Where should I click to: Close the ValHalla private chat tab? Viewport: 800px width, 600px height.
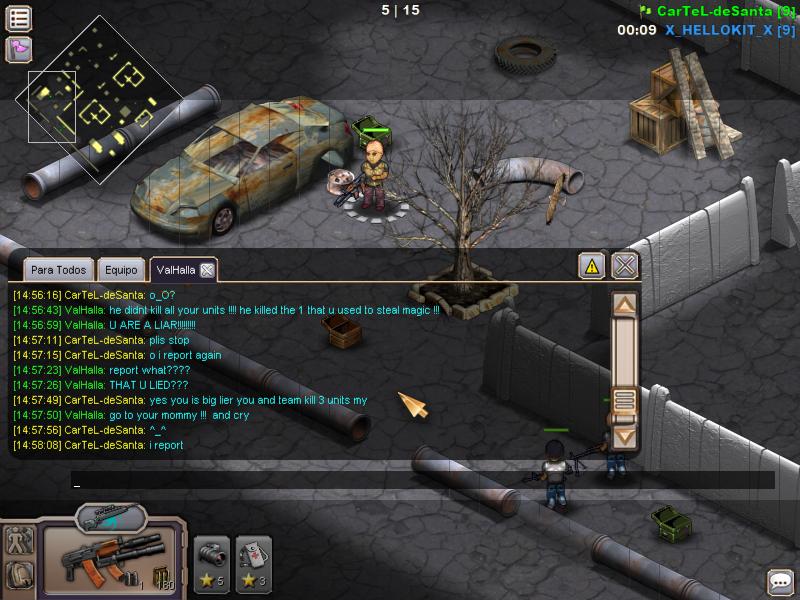click(206, 270)
